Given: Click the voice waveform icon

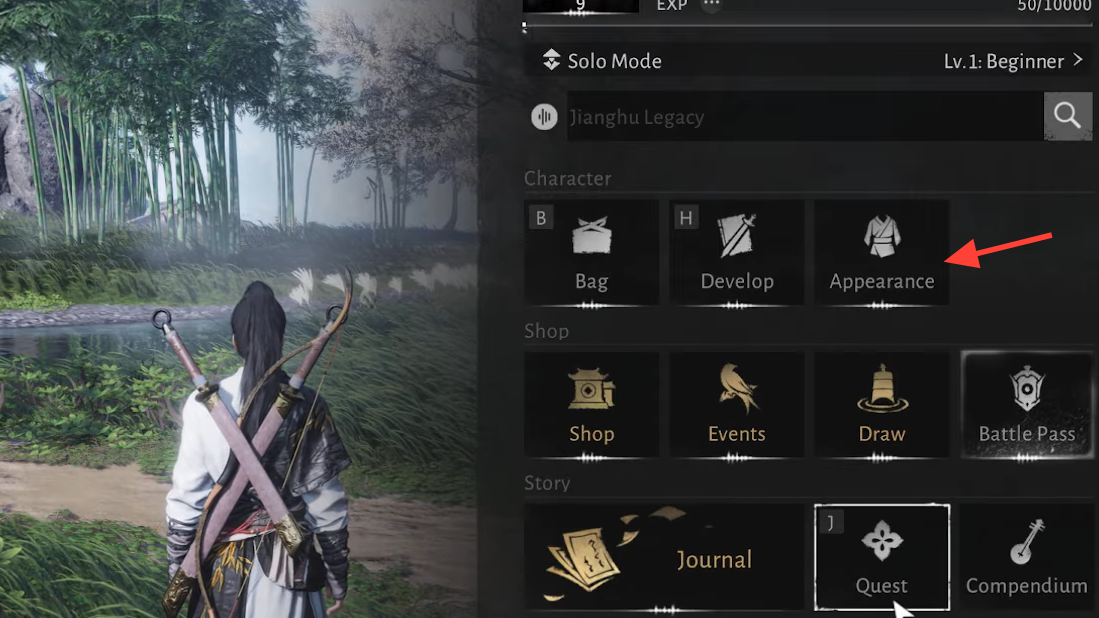Looking at the screenshot, I should tap(544, 117).
